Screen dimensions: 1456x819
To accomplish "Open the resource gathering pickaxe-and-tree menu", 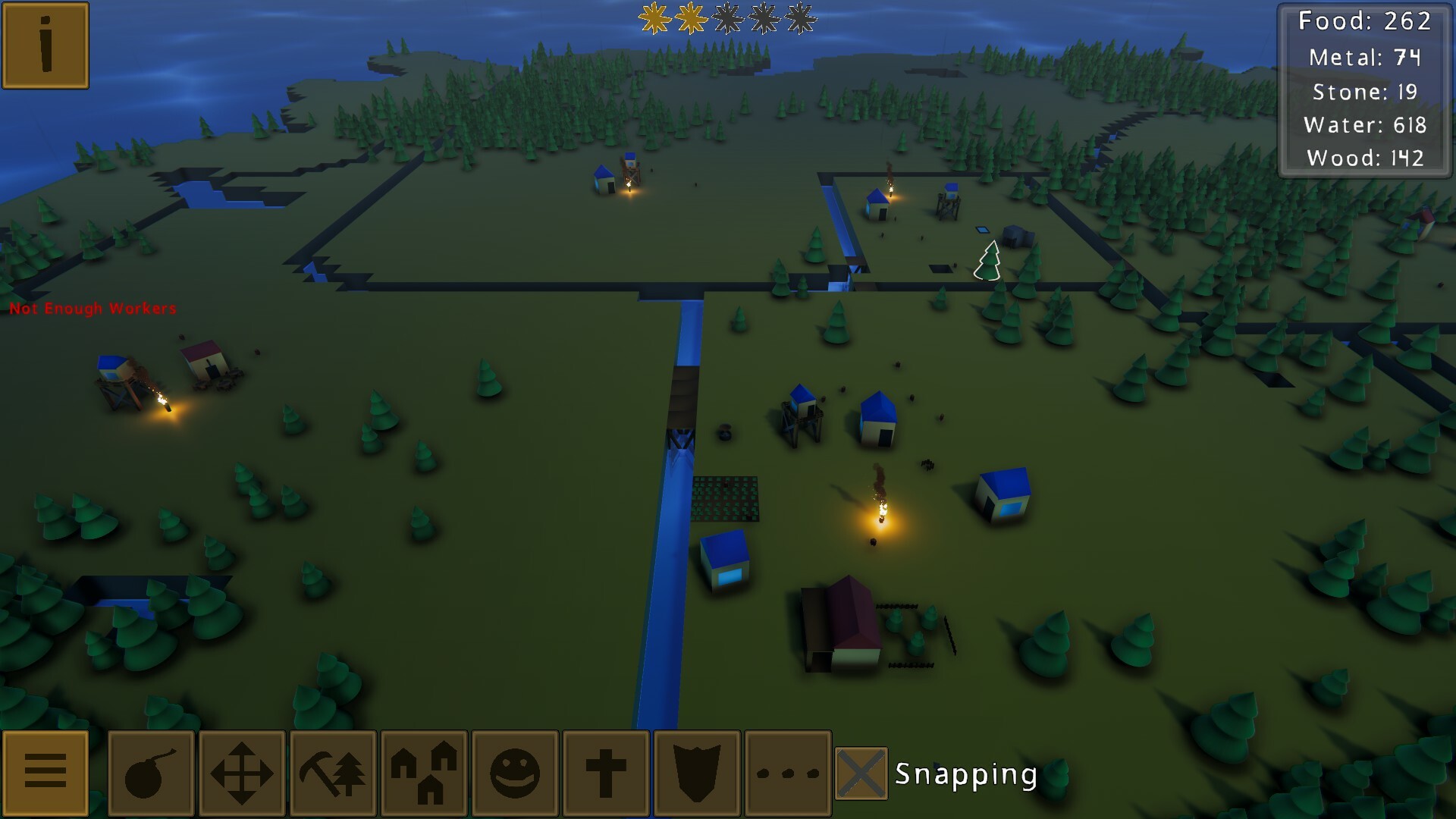I will click(332, 774).
